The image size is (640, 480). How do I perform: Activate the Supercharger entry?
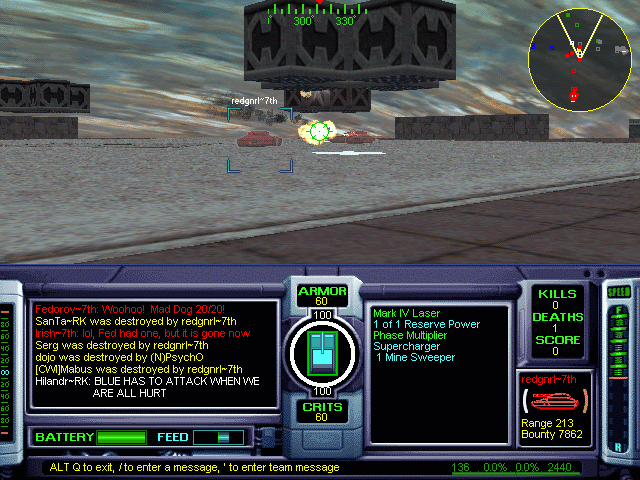point(406,346)
